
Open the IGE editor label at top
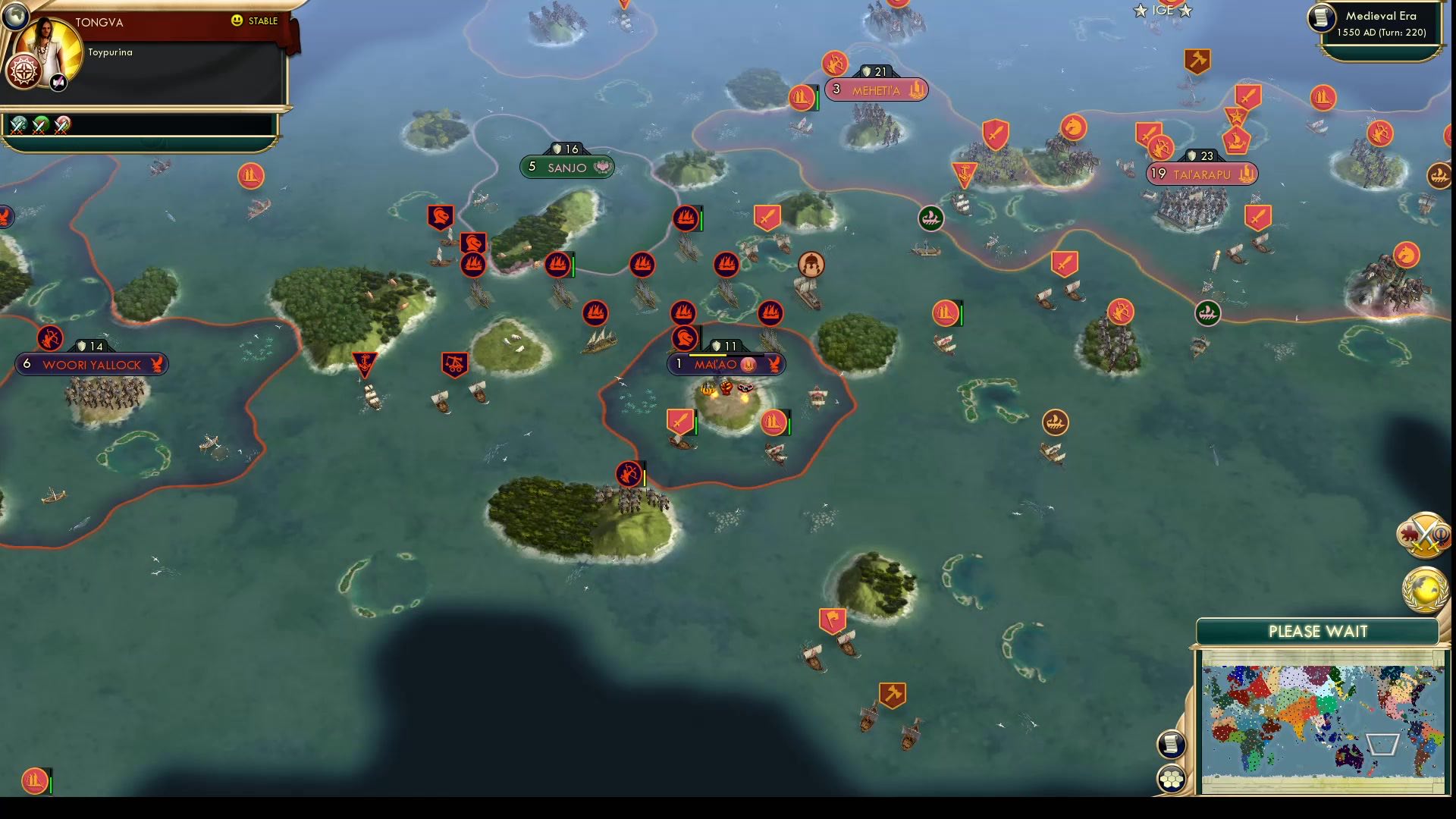coord(1164,11)
